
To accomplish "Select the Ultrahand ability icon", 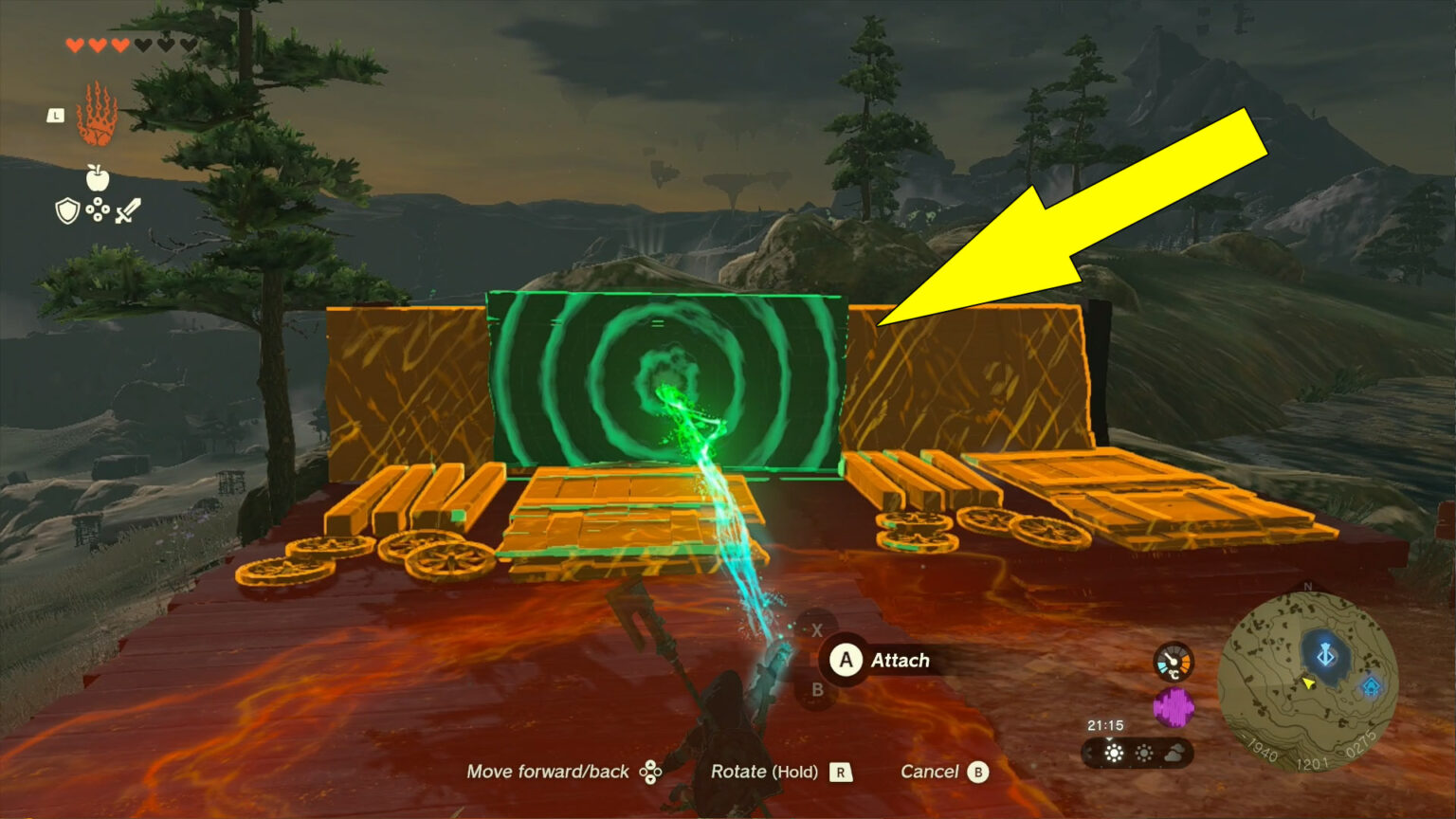I will pos(98,115).
